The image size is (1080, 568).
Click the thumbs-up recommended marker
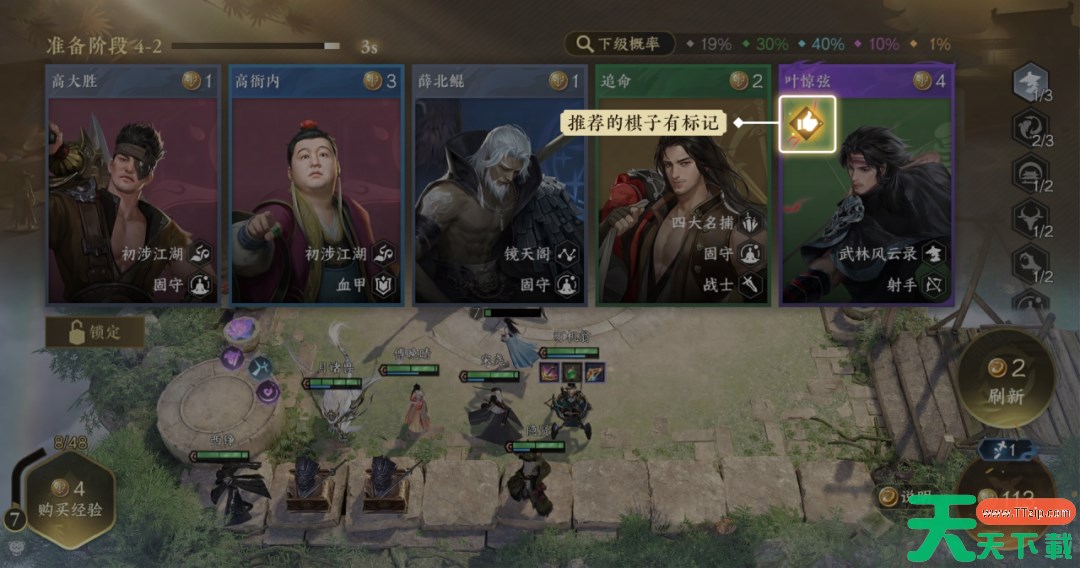(807, 123)
